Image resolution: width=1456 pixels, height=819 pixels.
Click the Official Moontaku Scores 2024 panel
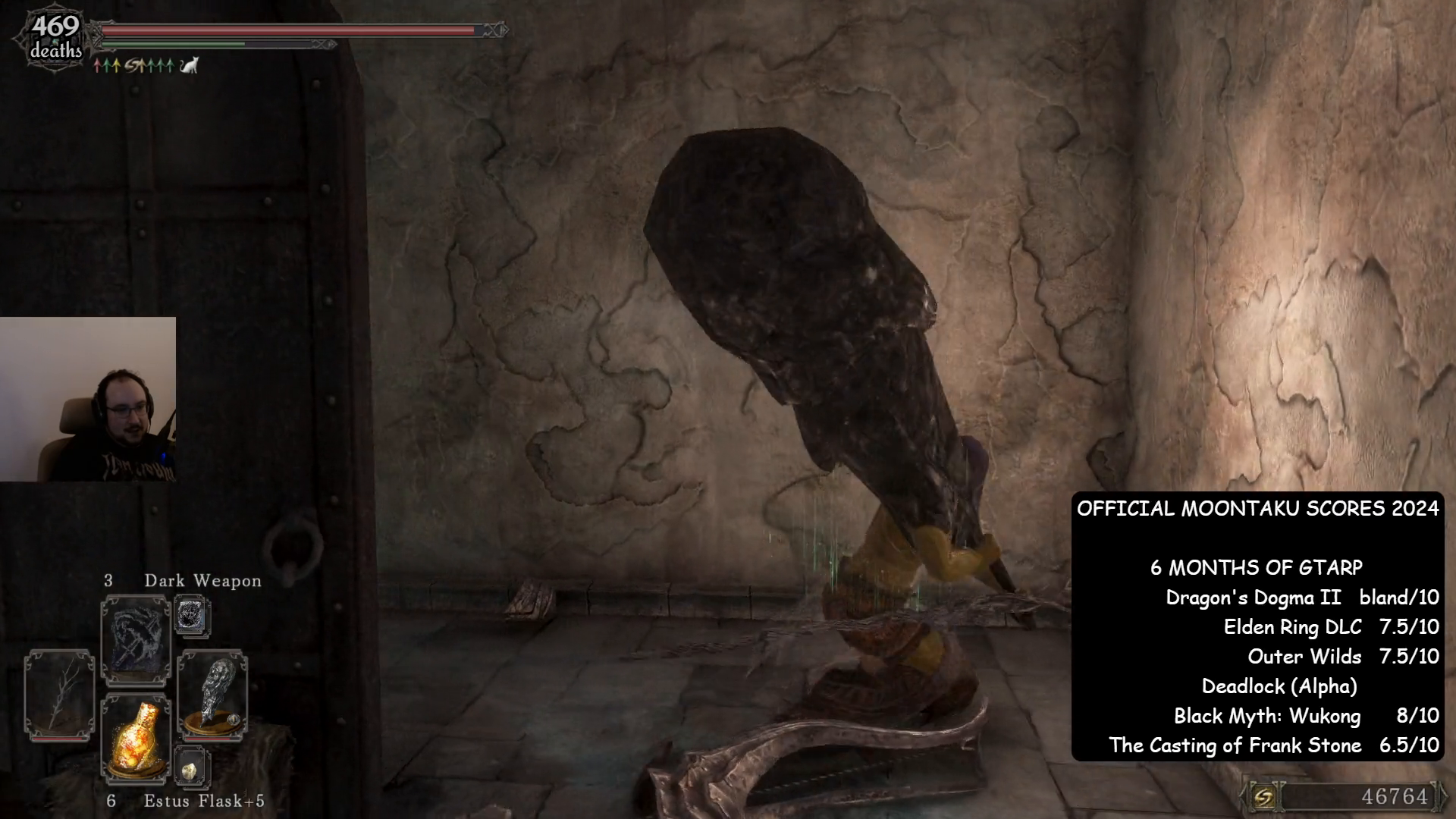1257,626
